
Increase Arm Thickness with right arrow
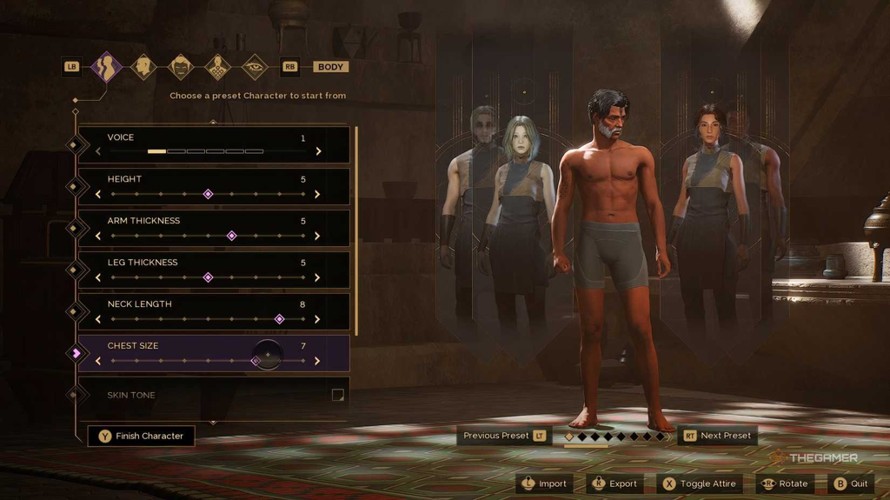click(318, 236)
